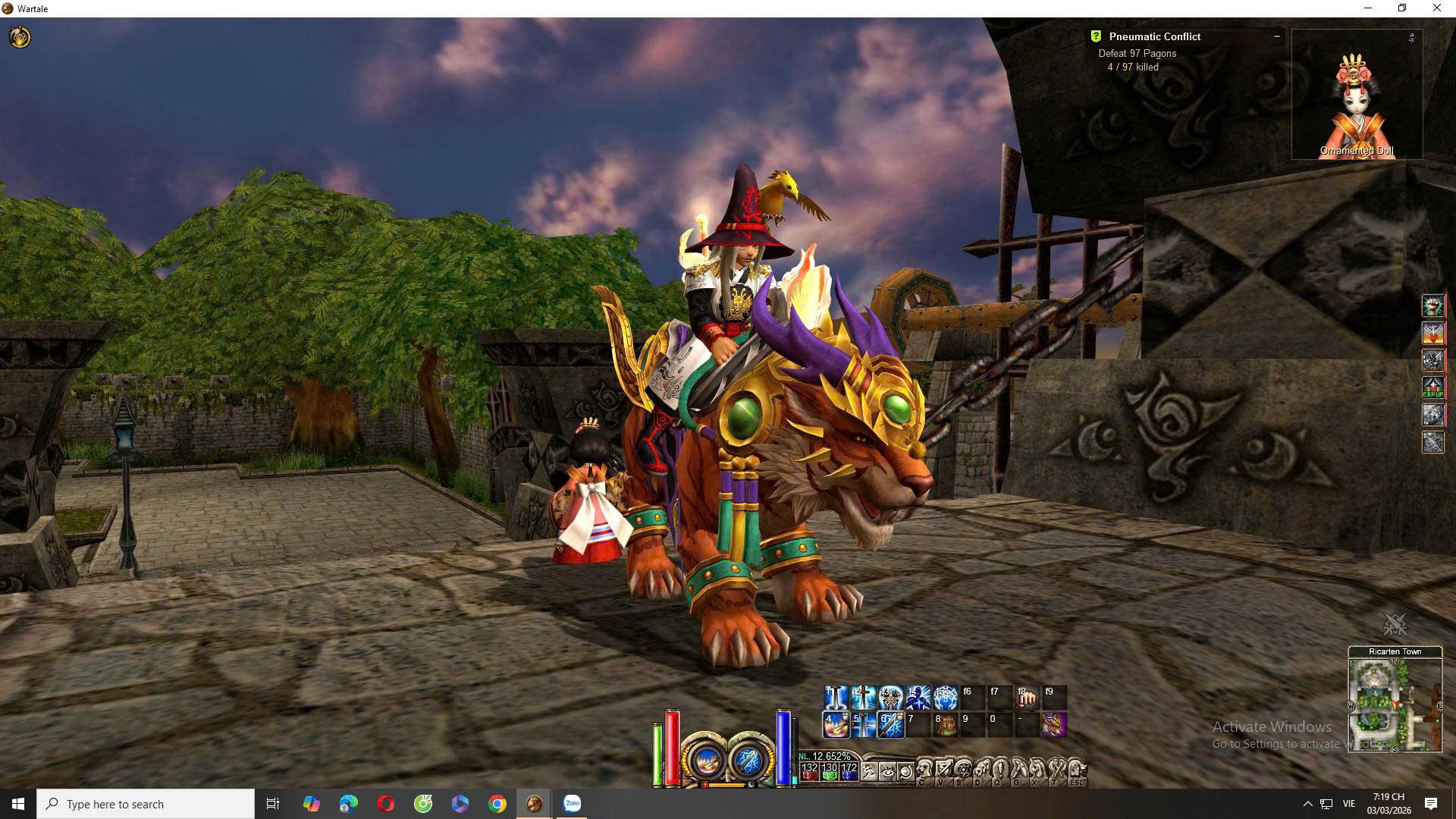
Task: Use the backpack item in slot 8
Action: 945,725
